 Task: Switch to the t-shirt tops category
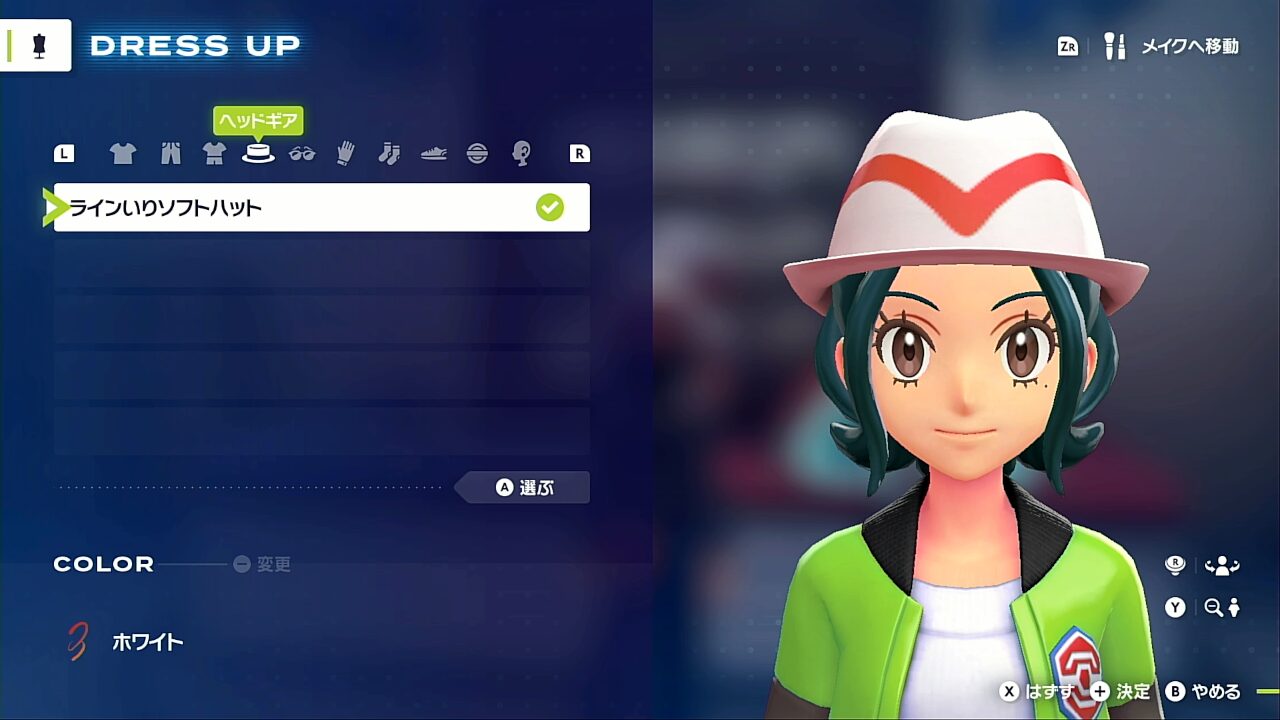tap(123, 153)
